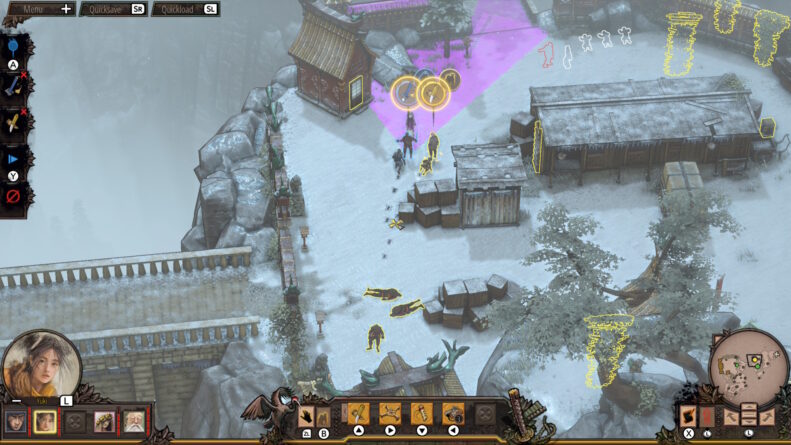Rotate camera using right arrow button
Image resolution: width=791 pixels, height=445 pixels.
[767, 415]
